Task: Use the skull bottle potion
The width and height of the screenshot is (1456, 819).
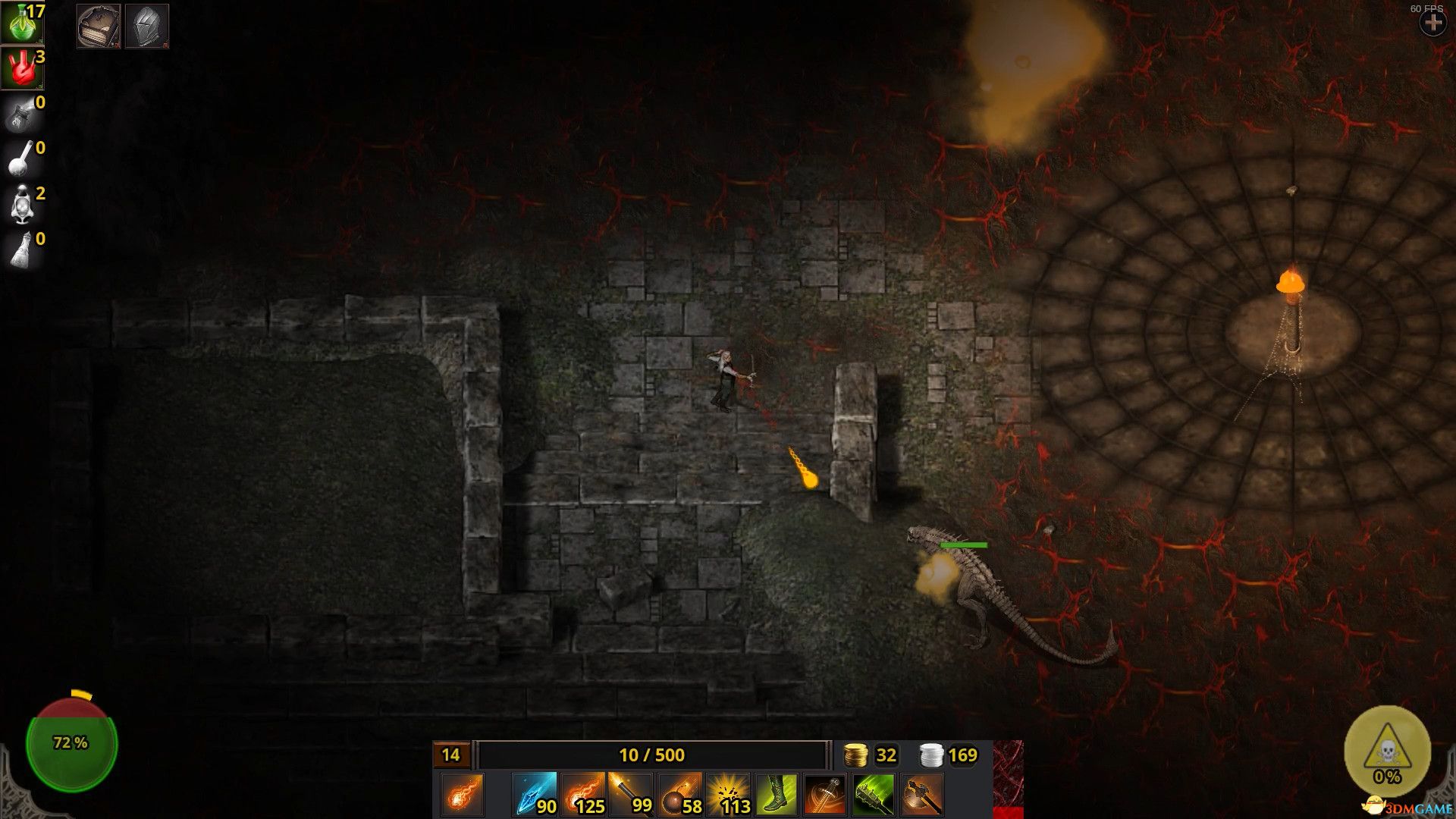Action: (21, 205)
